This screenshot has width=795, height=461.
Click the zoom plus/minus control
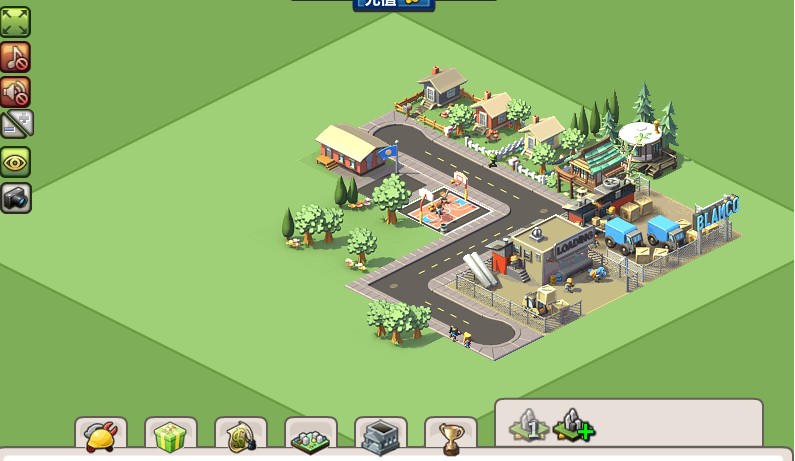(16, 125)
